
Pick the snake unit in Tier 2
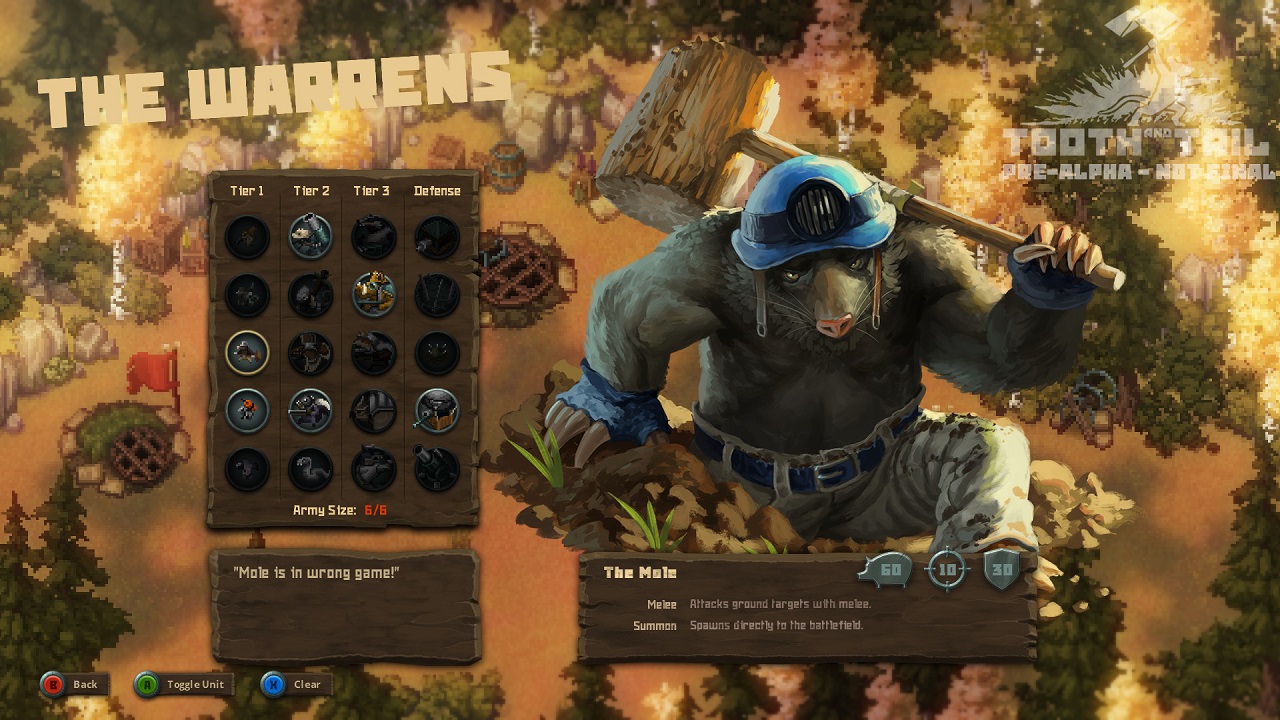coord(310,468)
